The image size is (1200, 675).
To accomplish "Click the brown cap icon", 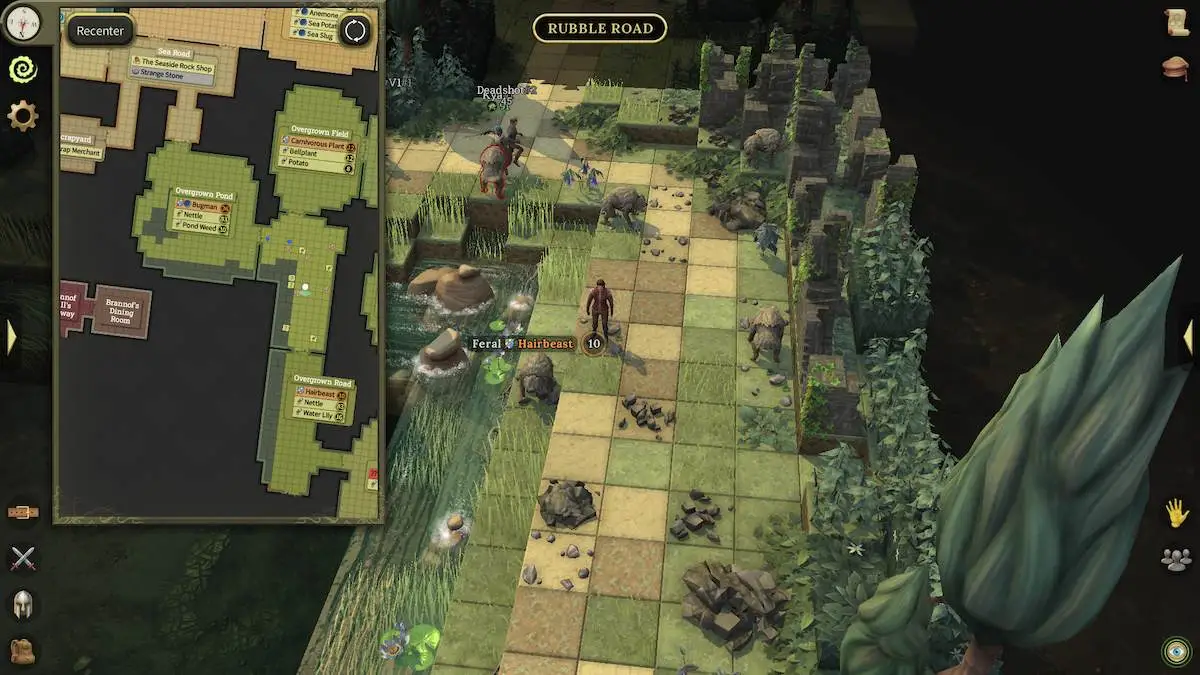I will tap(1176, 67).
